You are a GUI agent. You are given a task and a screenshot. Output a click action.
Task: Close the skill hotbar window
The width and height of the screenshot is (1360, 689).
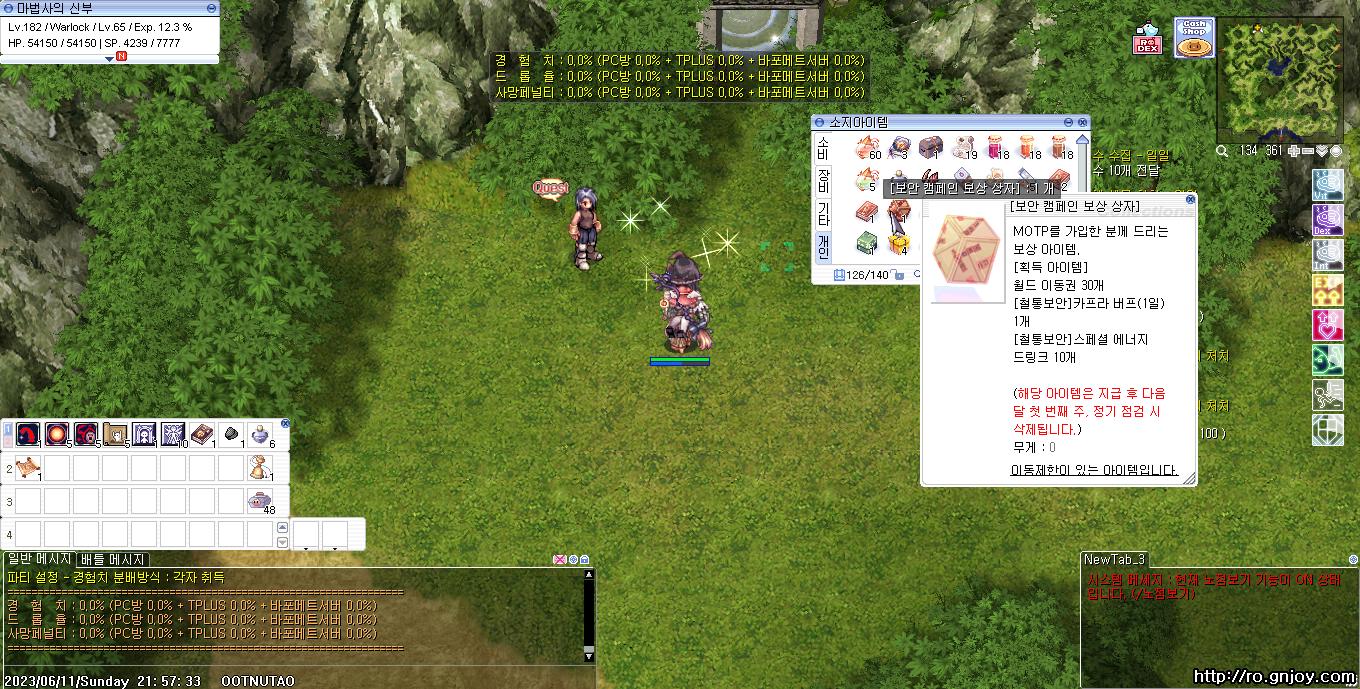point(285,424)
